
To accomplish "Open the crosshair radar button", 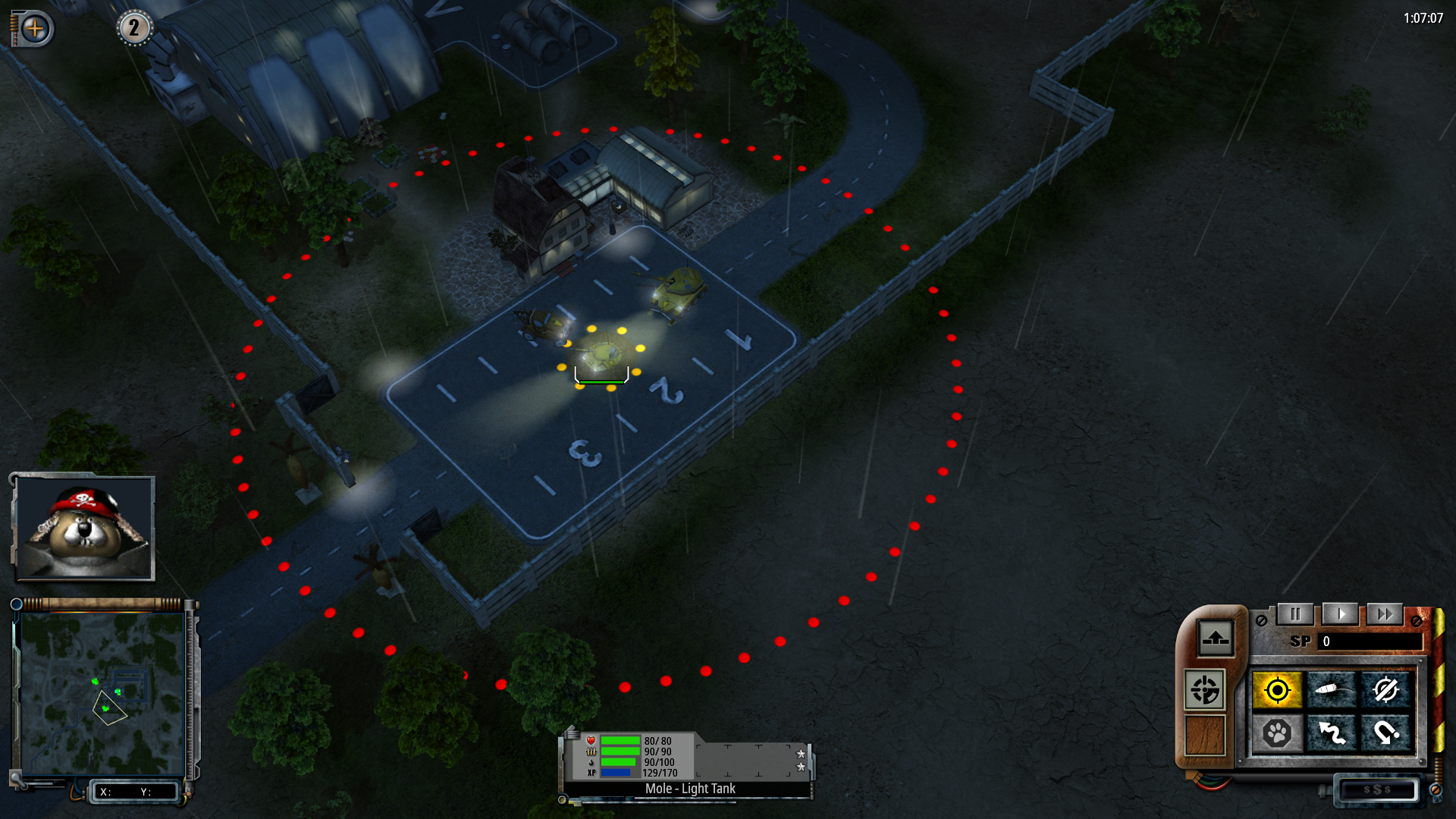I will (x=1204, y=690).
